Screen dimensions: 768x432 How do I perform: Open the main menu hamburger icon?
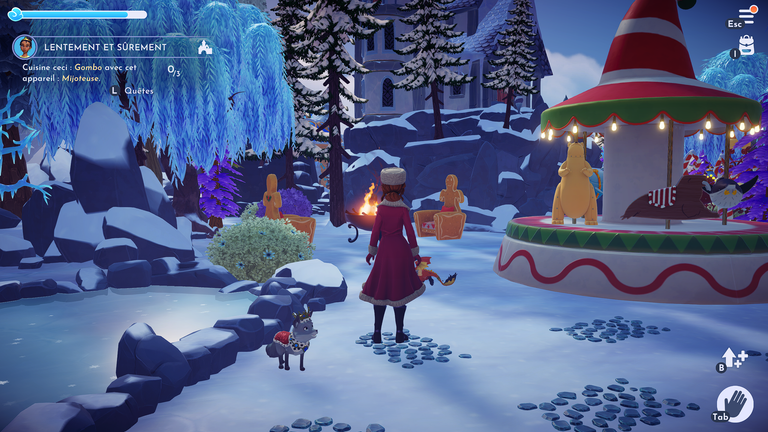click(746, 15)
